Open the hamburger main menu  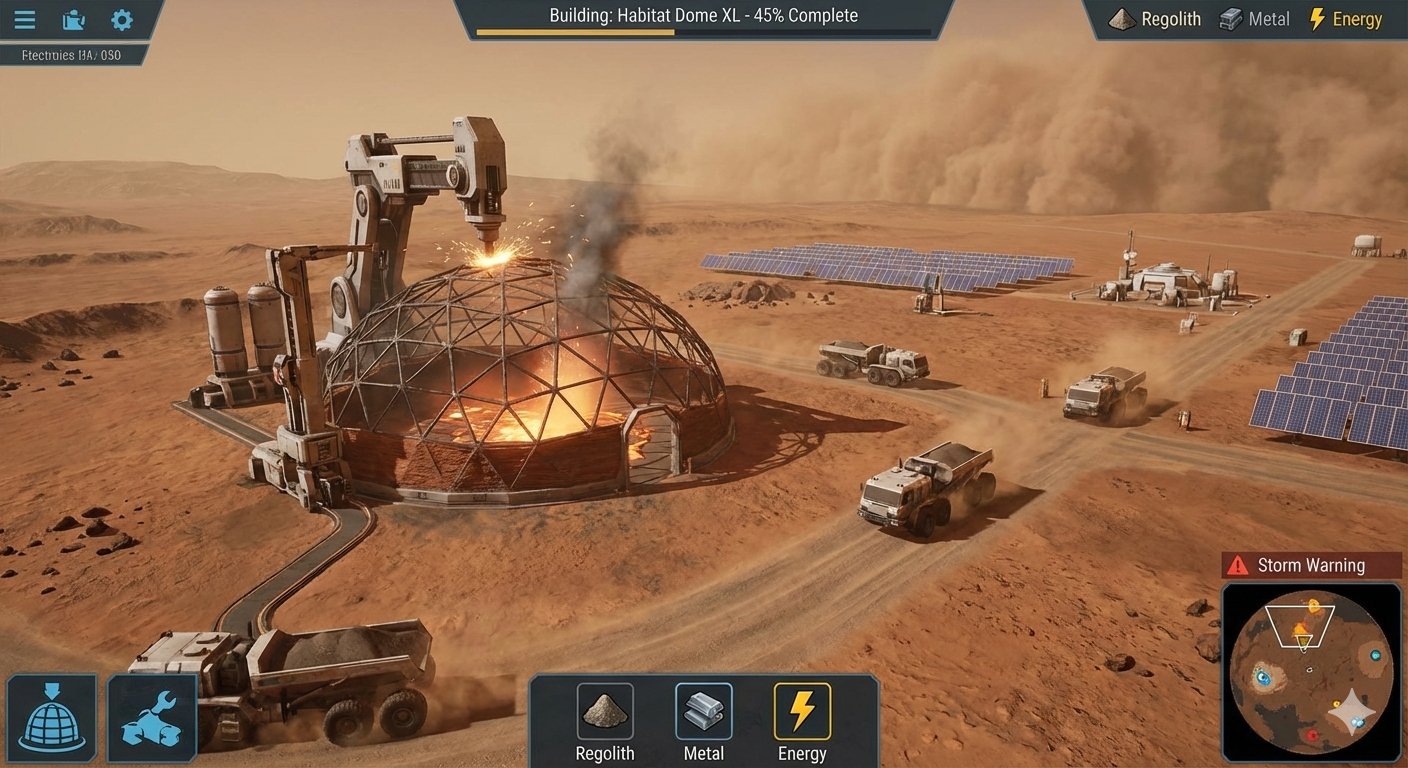pyautogui.click(x=24, y=20)
